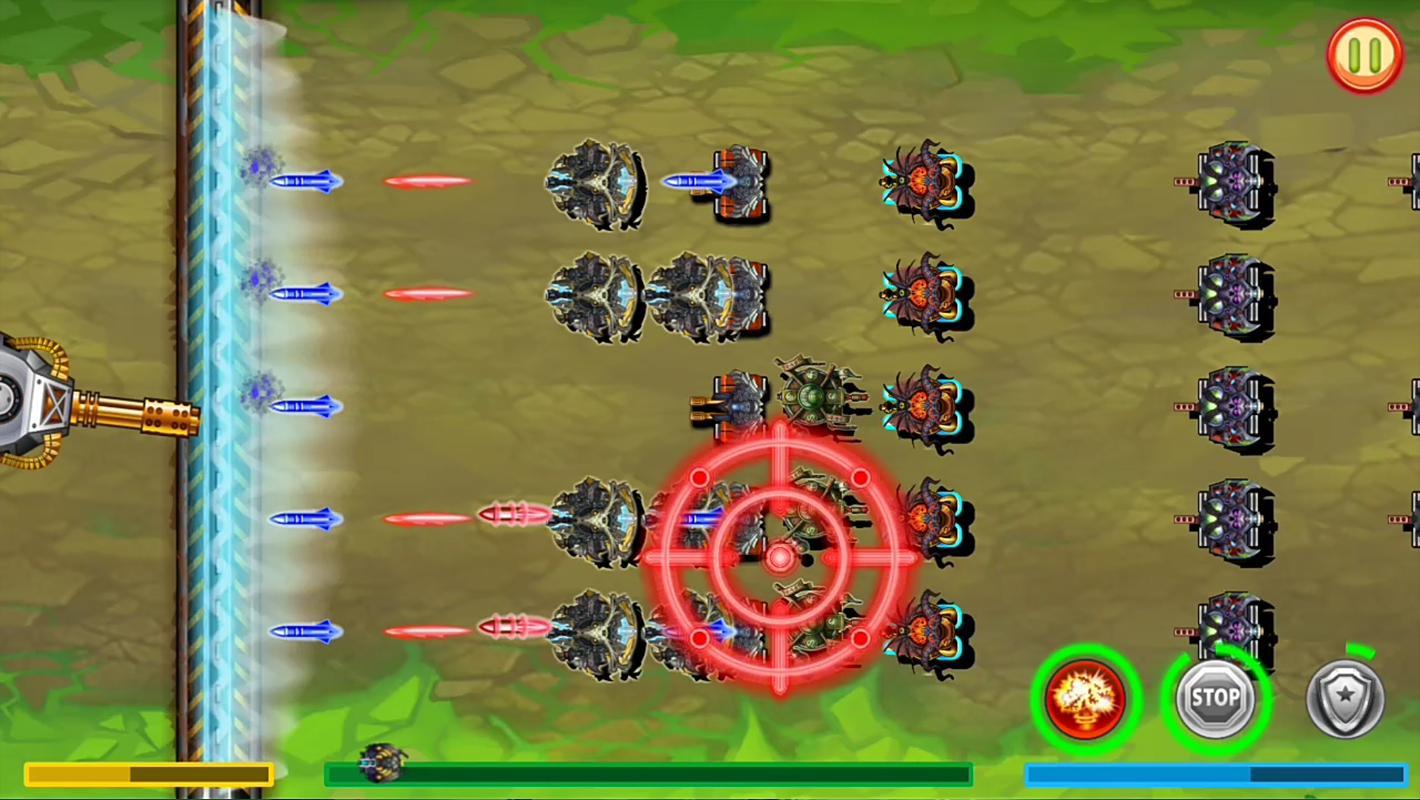This screenshot has height=800, width=1420.
Task: Activate the bomb explosion power-up
Action: (1086, 698)
